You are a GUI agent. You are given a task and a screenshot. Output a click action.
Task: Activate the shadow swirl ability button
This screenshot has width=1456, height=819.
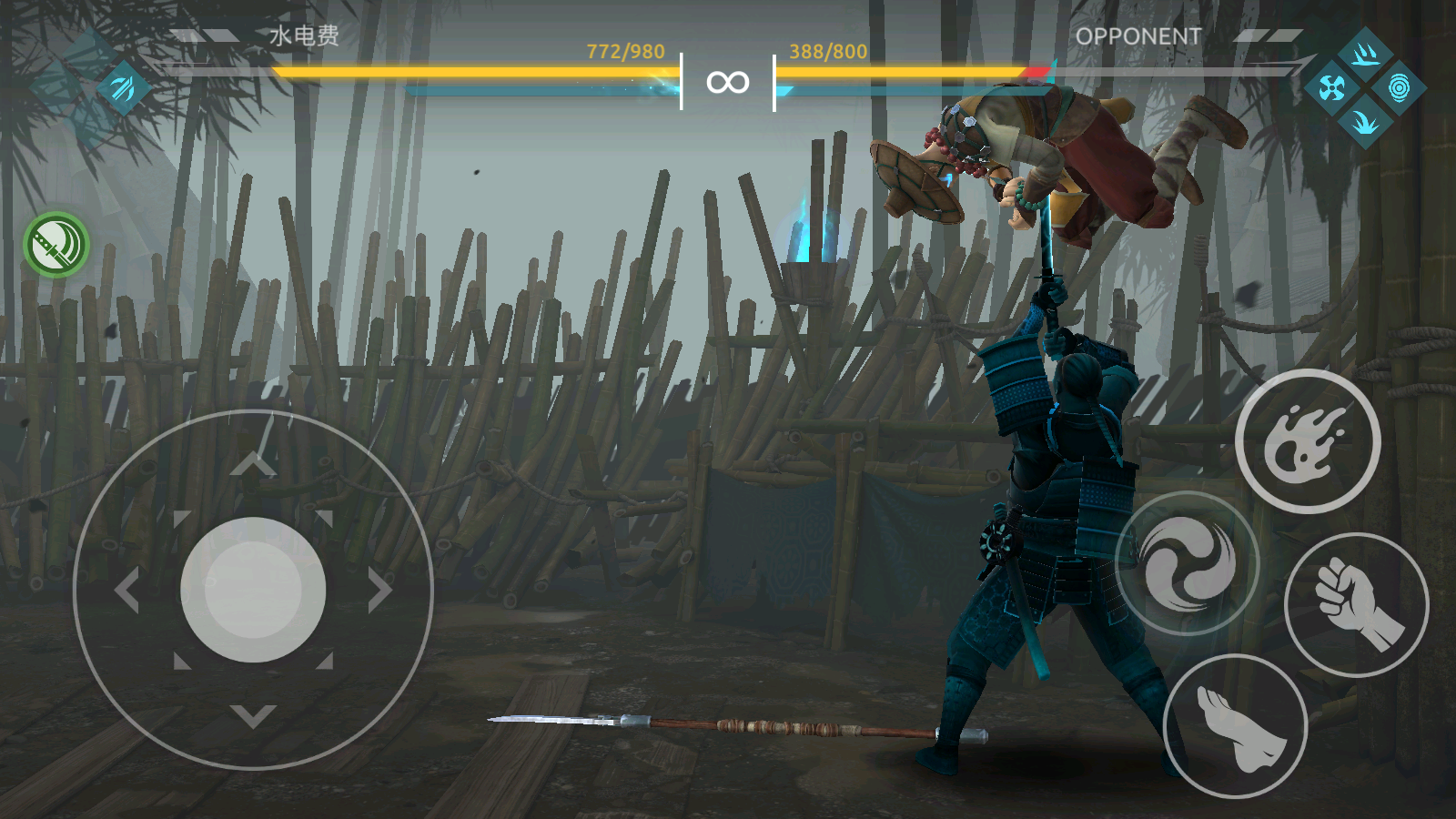click(x=1188, y=563)
